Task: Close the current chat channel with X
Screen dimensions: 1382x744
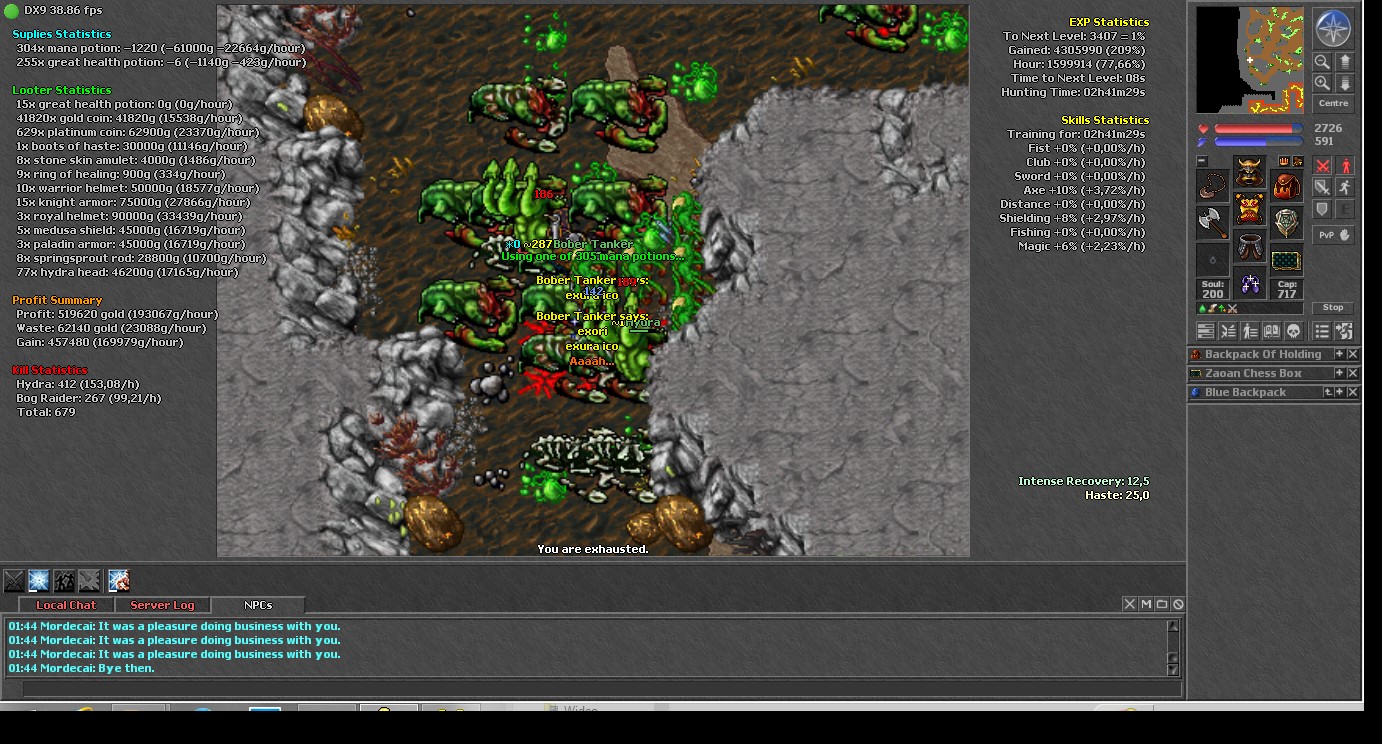Action: 1130,604
